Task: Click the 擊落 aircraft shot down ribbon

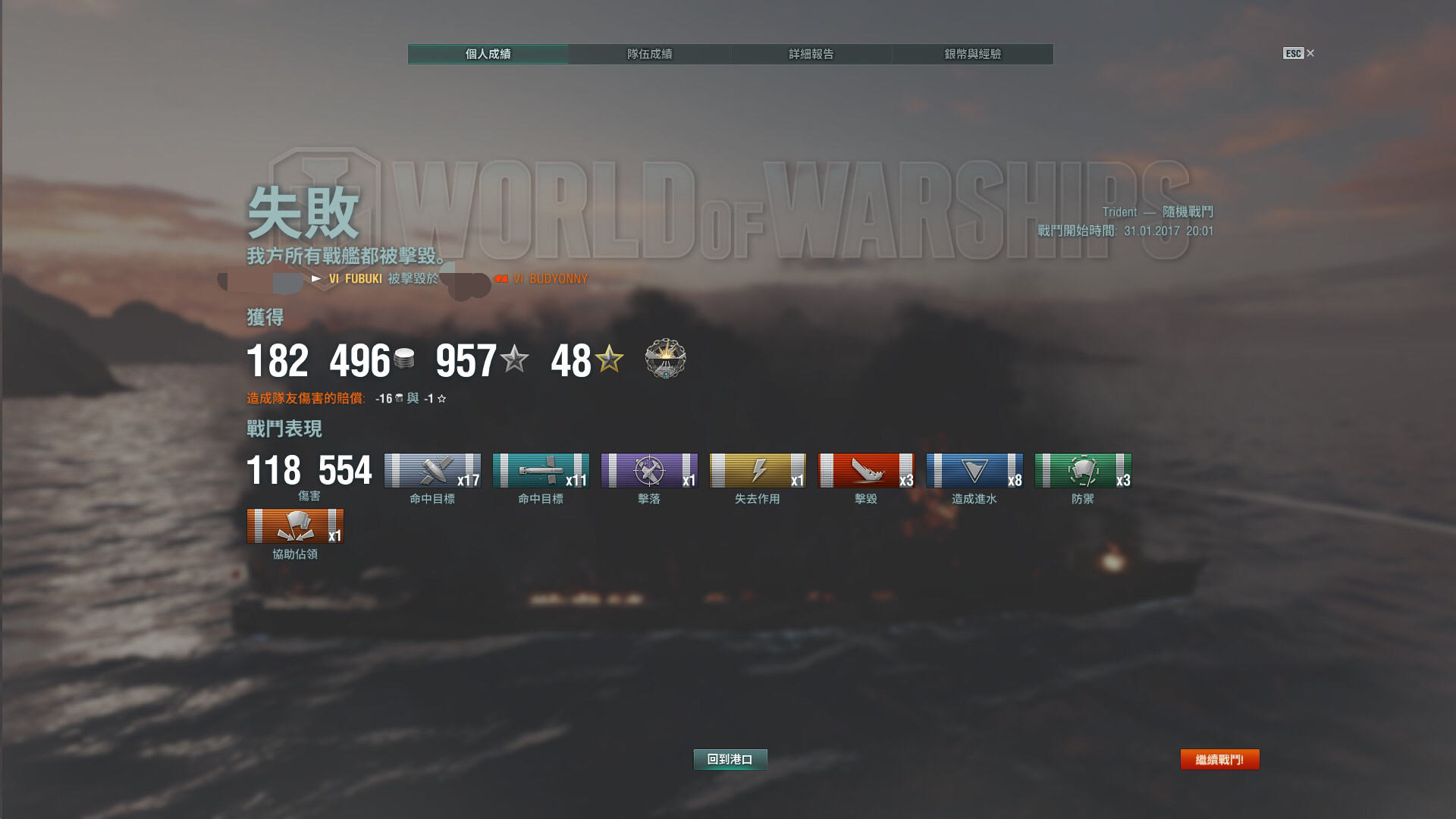Action: click(x=649, y=470)
